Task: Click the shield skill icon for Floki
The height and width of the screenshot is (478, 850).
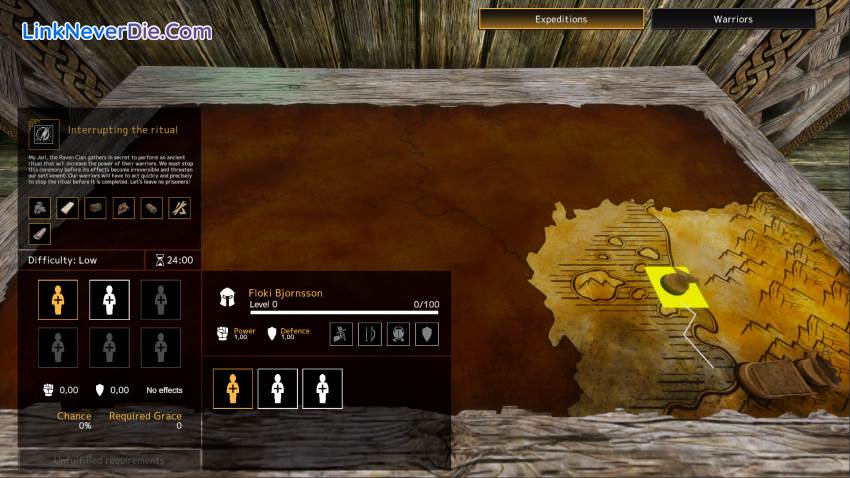Action: click(427, 334)
